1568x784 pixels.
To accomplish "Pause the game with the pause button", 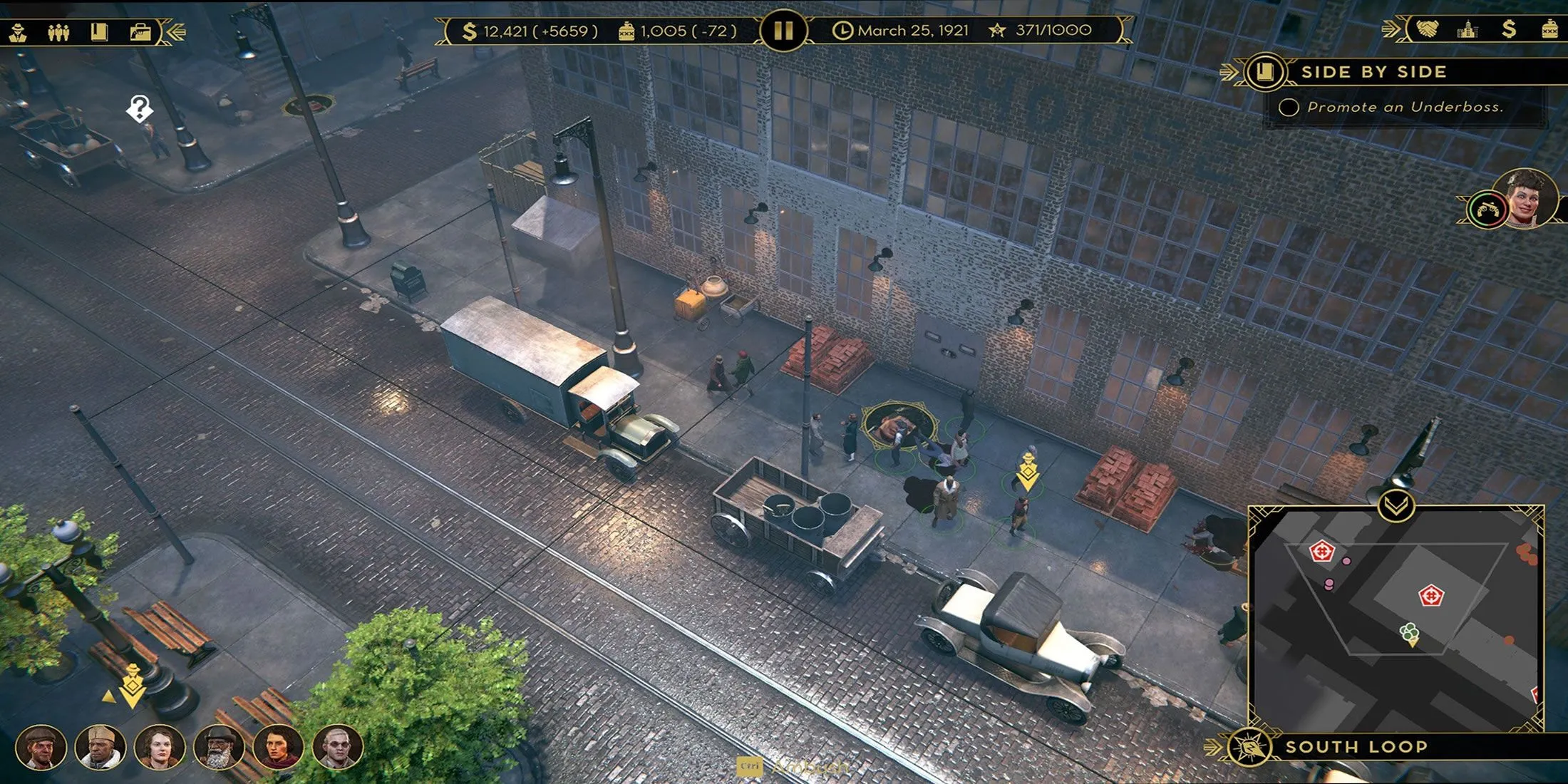I will (783, 31).
